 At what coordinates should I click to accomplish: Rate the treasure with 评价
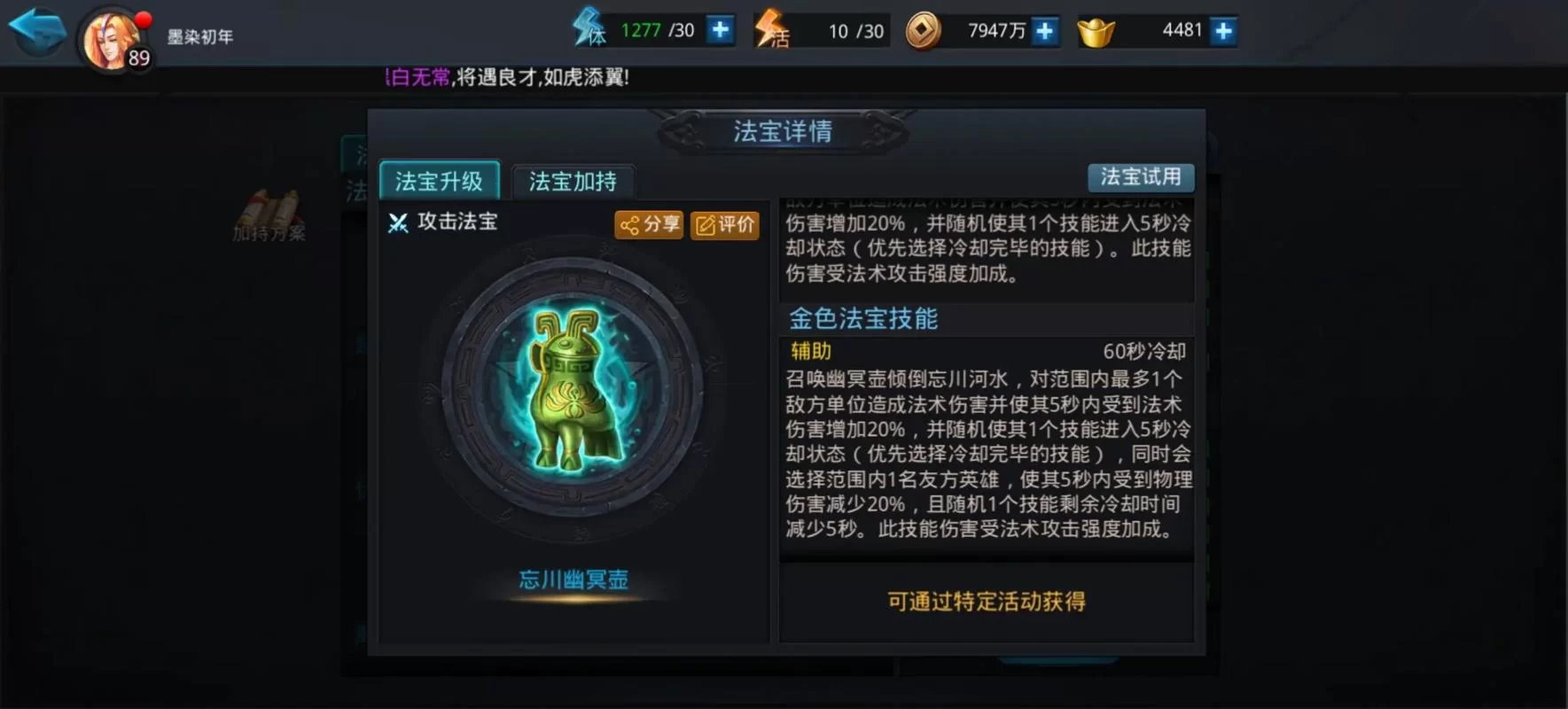724,225
